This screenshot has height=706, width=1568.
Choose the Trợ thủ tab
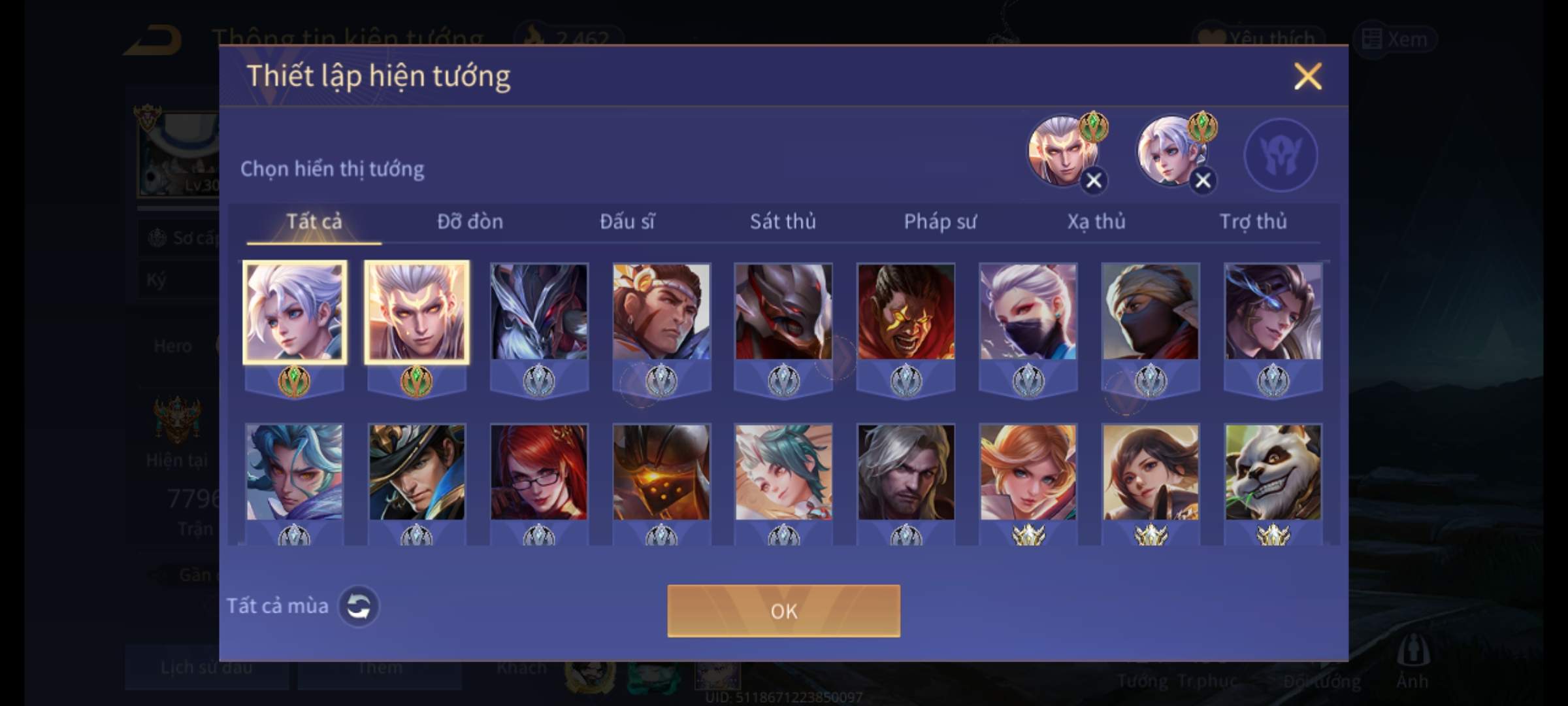pos(1253,222)
